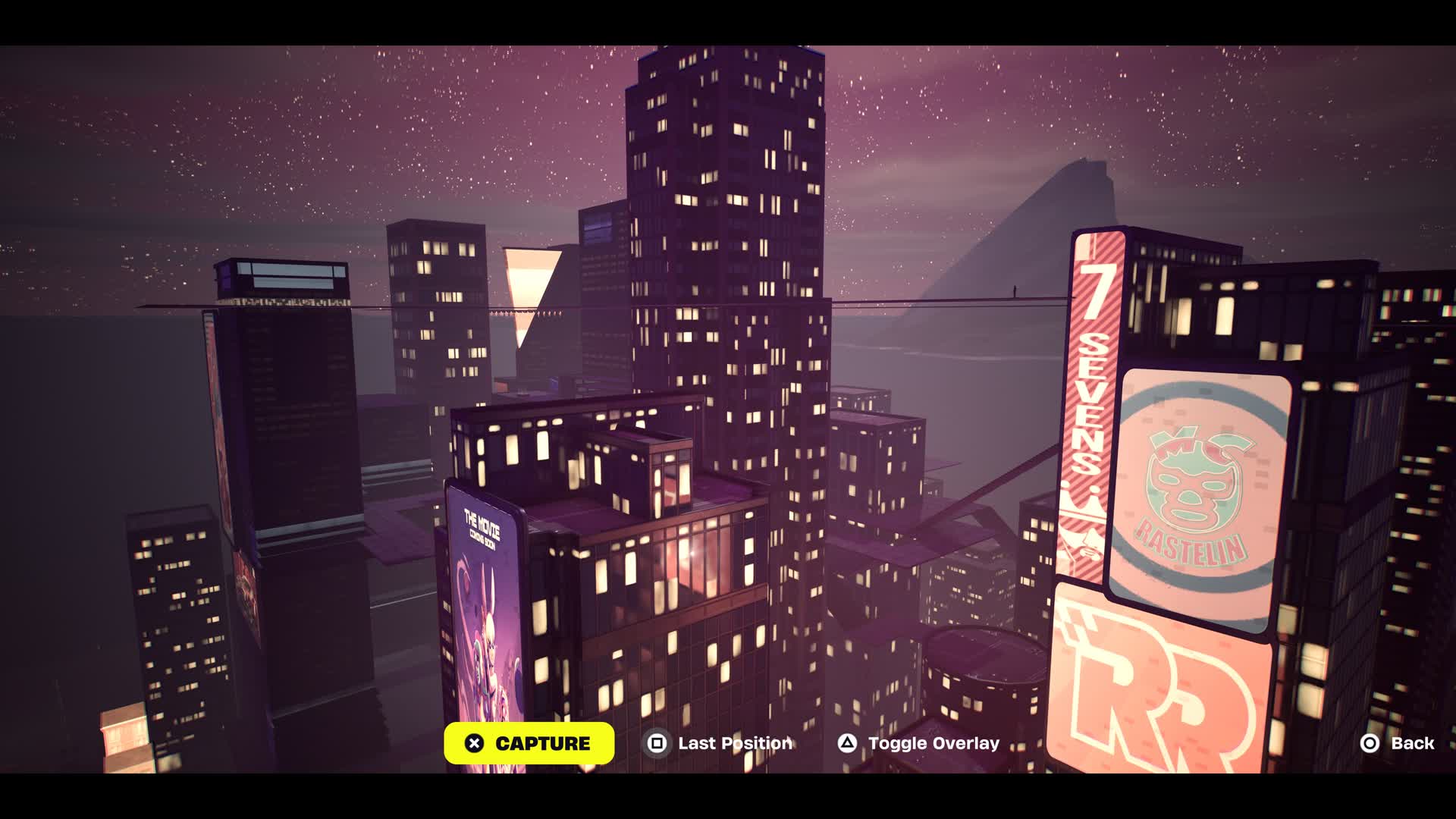Select the Last Position option
Screen dimensions: 1456x819
coord(719,743)
